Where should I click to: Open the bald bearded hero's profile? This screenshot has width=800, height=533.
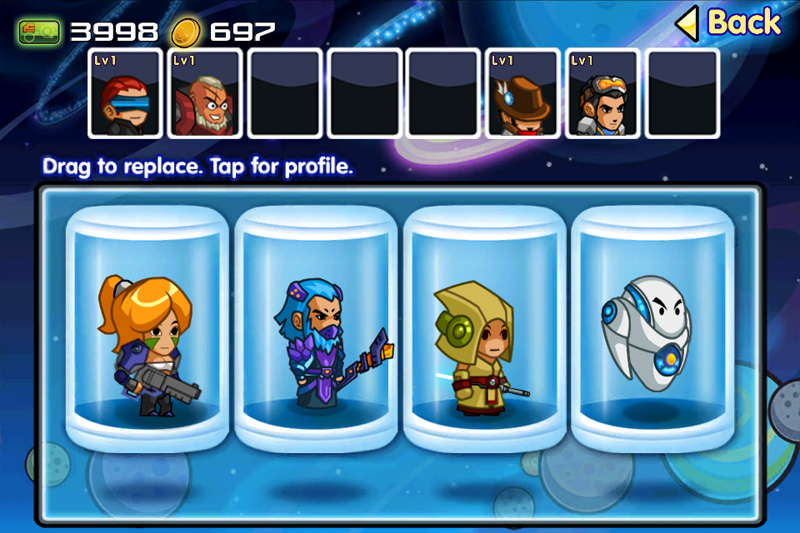coord(205,93)
